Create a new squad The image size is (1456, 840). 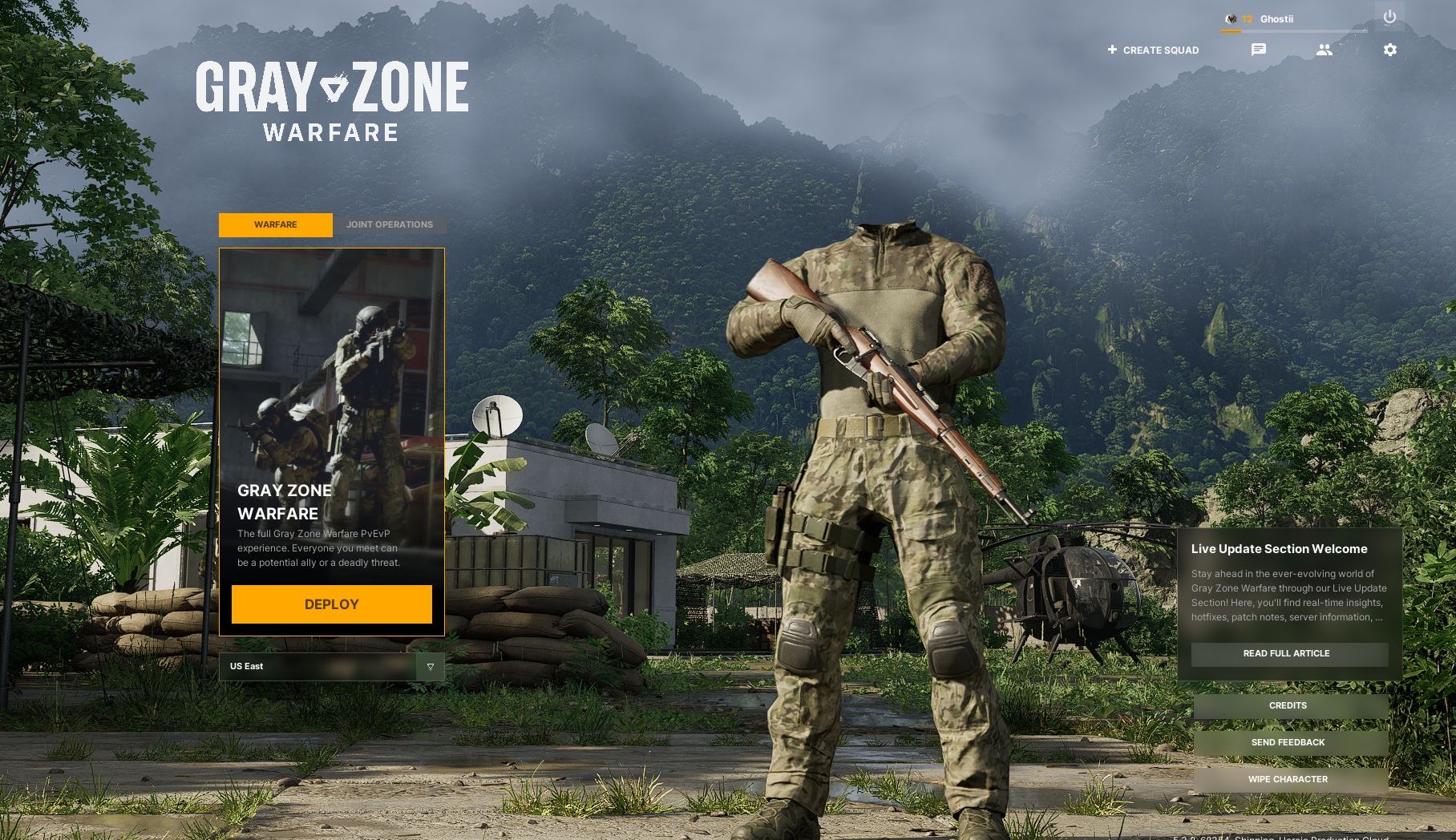[1153, 50]
